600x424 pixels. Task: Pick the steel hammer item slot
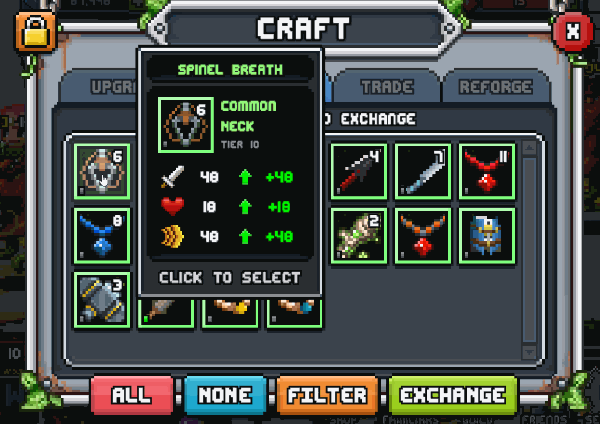pyautogui.click(x=101, y=298)
